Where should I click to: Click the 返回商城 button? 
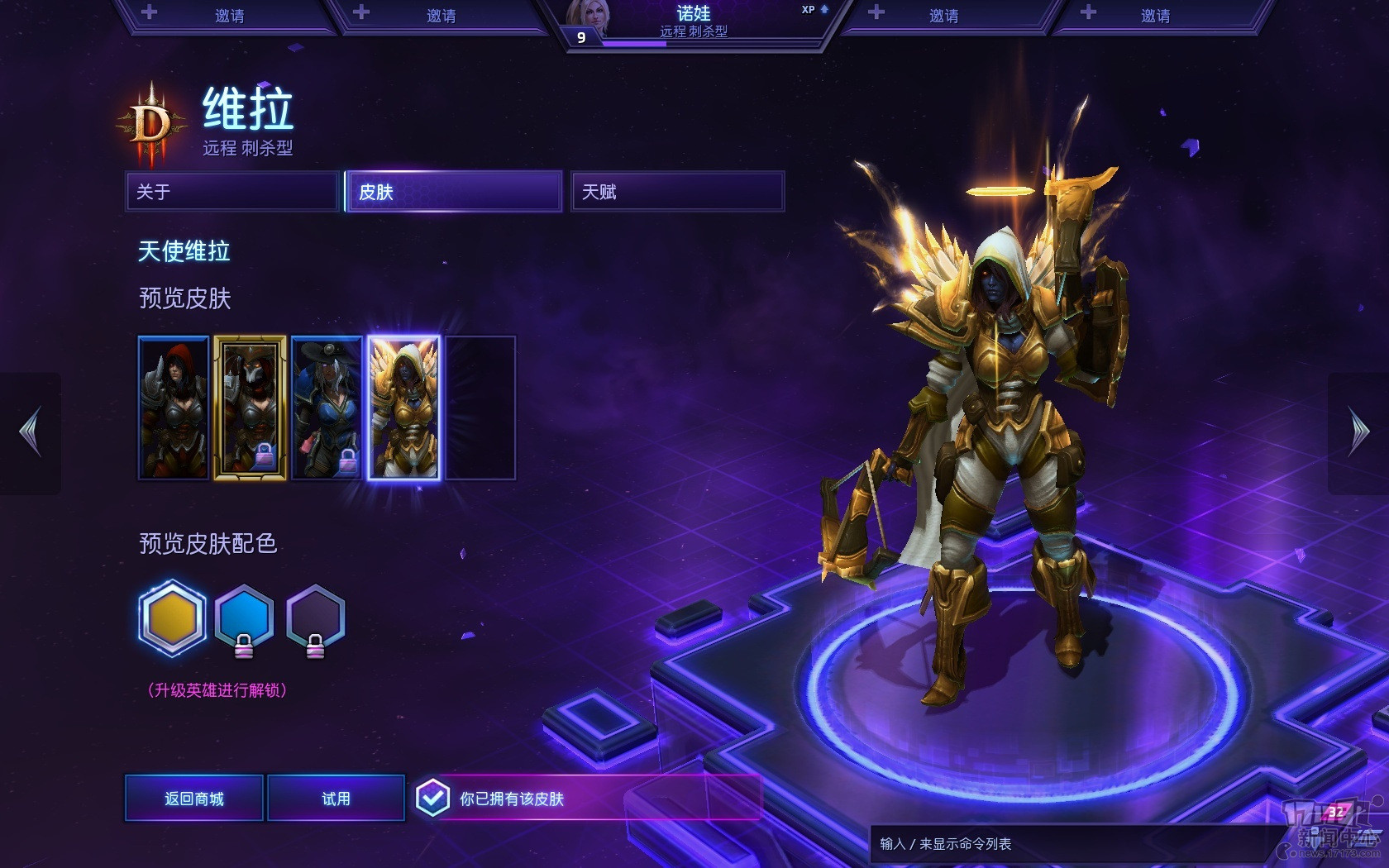coord(194,799)
